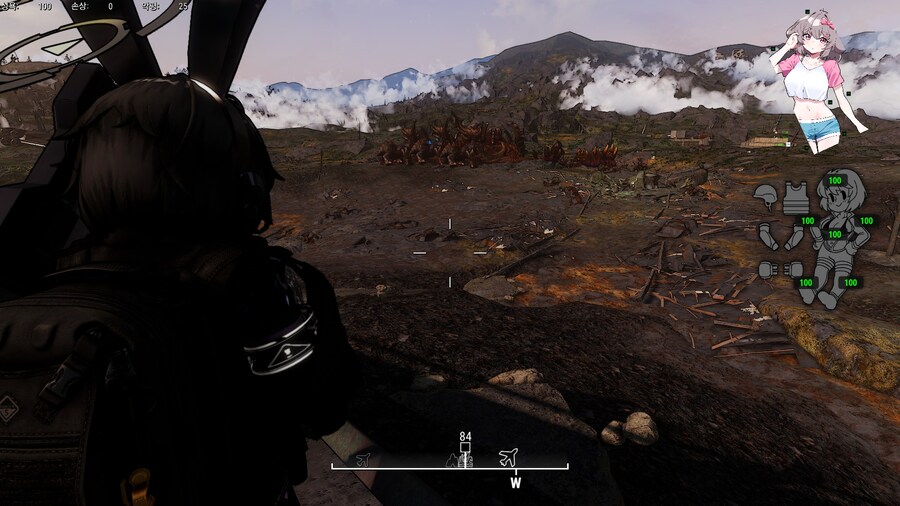900x506 pixels.
Task: Select the helmet armor icon
Action: coord(766,192)
